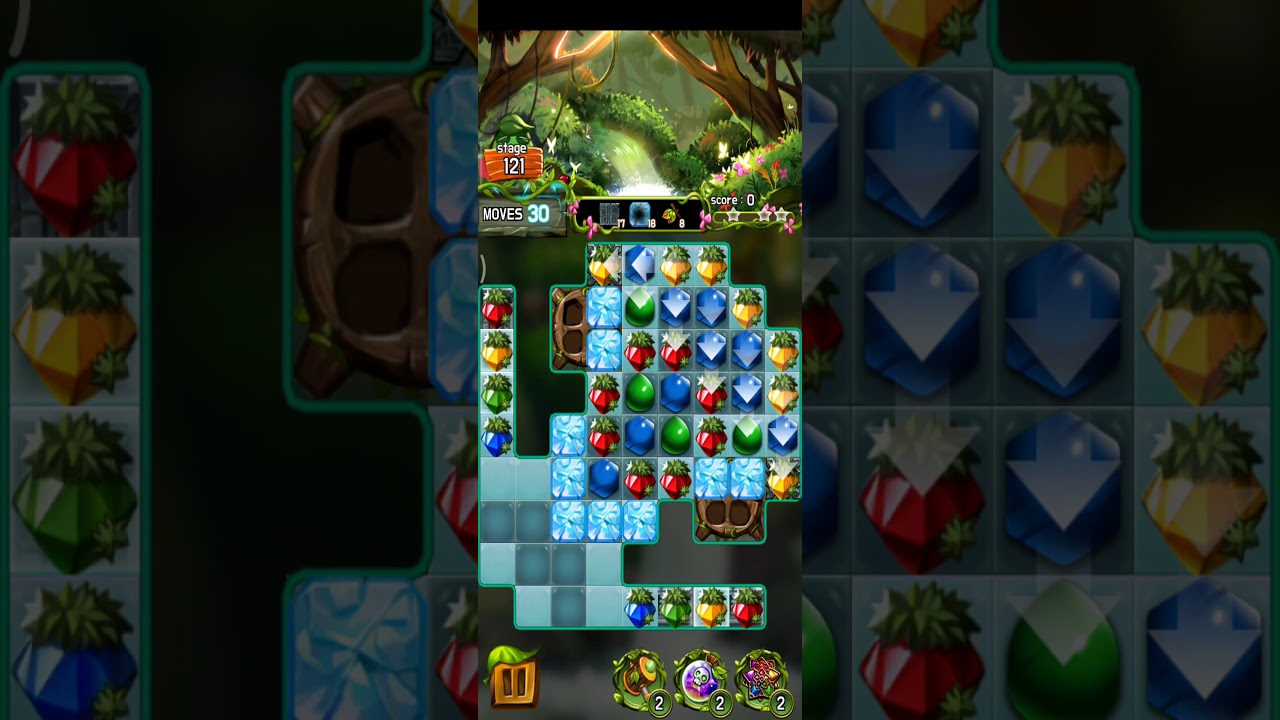Choose the yellow strawberry with left-pointing arrow
This screenshot has height=720, width=1280.
pos(603,266)
